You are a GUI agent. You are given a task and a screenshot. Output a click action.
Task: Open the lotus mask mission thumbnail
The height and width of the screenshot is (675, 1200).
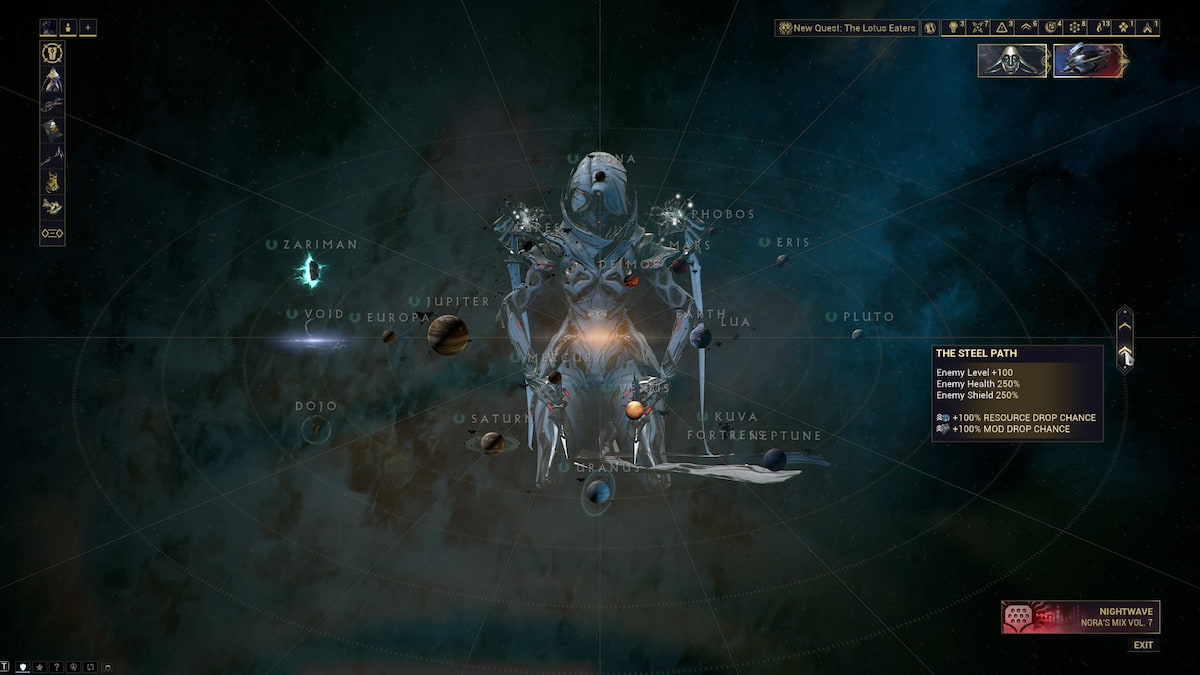[x=1012, y=61]
